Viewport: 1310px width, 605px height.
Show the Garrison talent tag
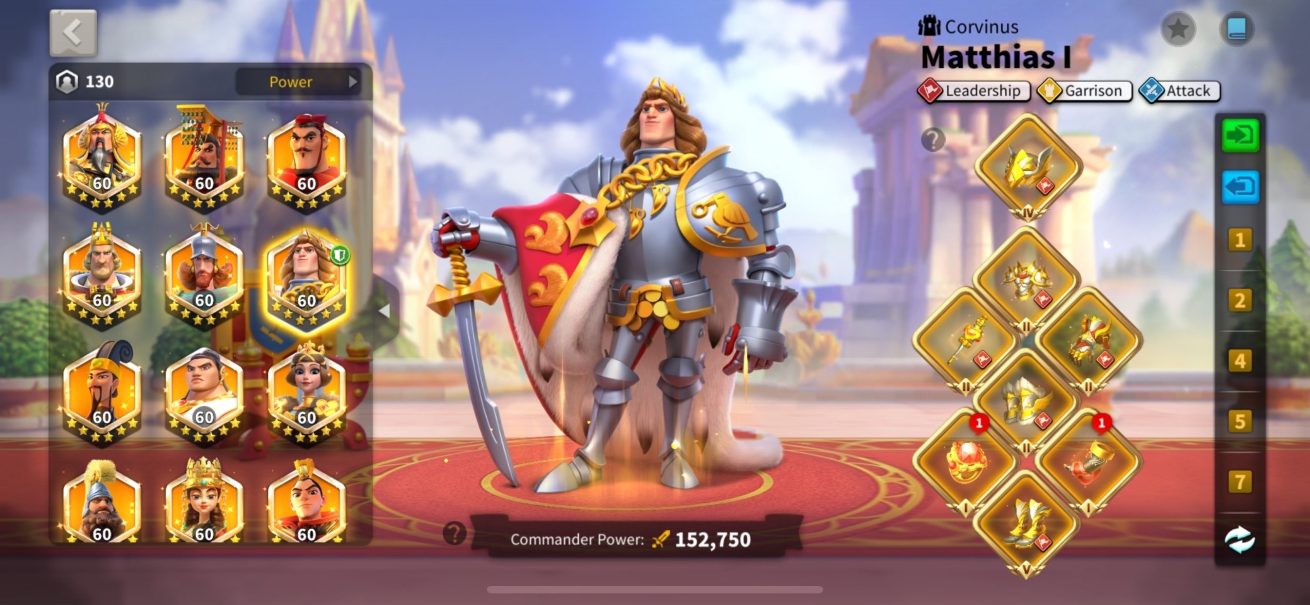(1084, 91)
